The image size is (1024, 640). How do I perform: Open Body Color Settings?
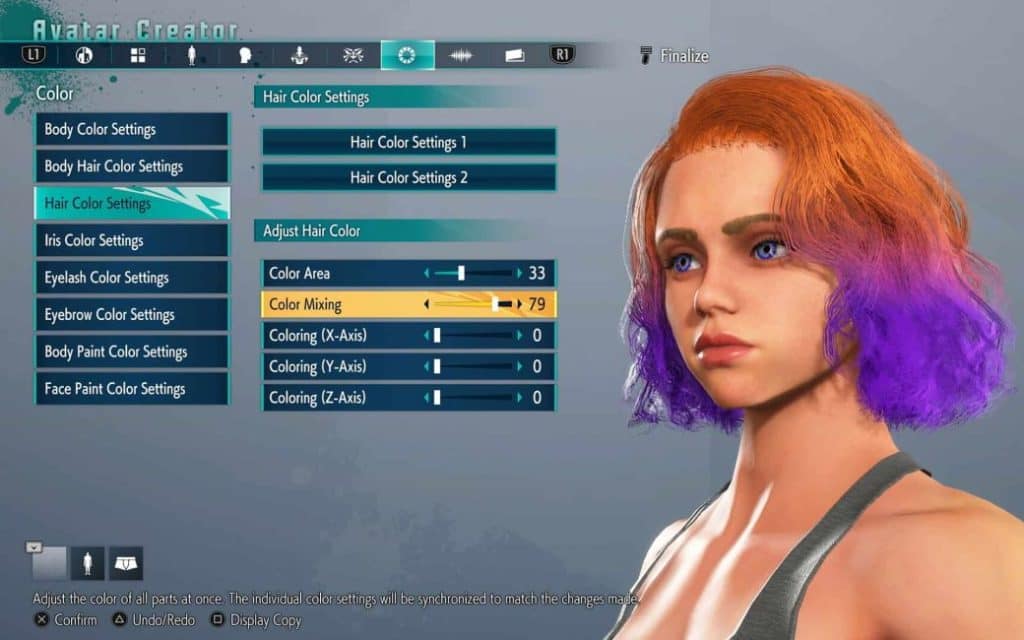131,129
